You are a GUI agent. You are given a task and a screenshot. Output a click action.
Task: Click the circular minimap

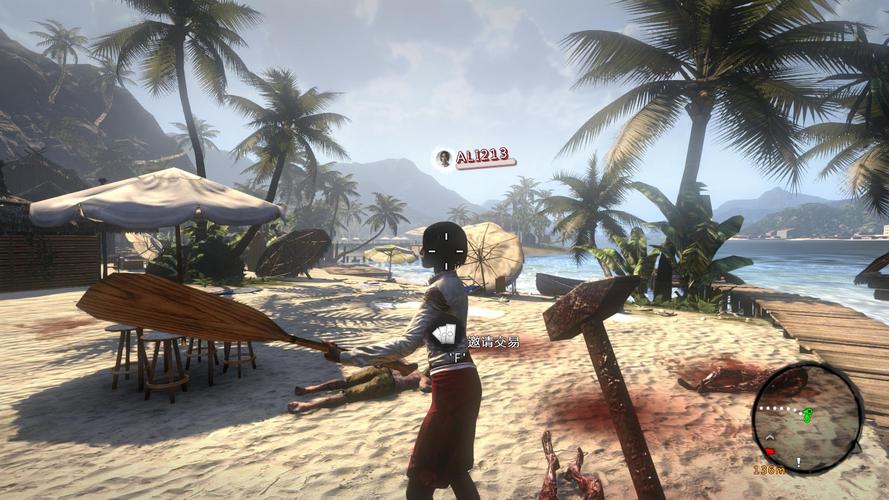(807, 417)
